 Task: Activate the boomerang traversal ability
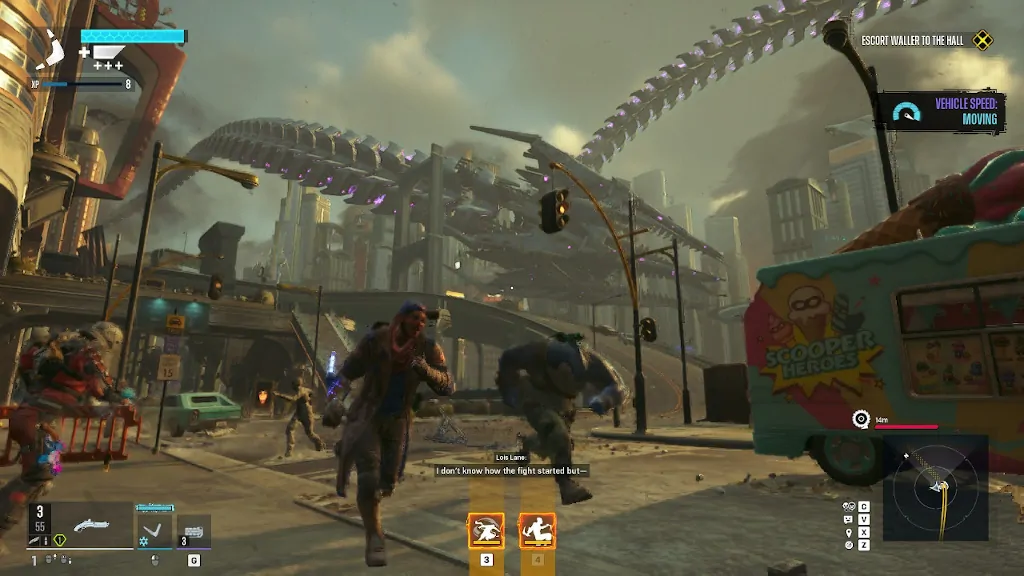point(154,526)
